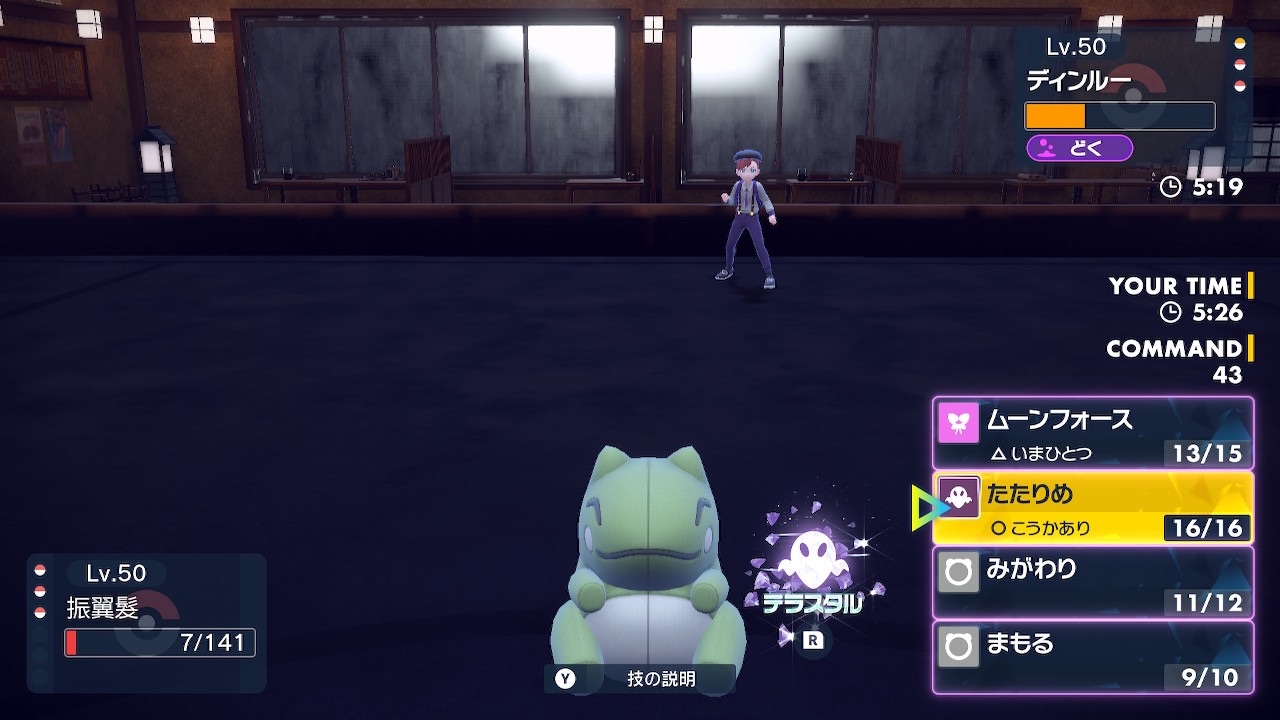Select the Normal-type icon beside みがわり
This screenshot has height=720, width=1280.
pos(958,570)
